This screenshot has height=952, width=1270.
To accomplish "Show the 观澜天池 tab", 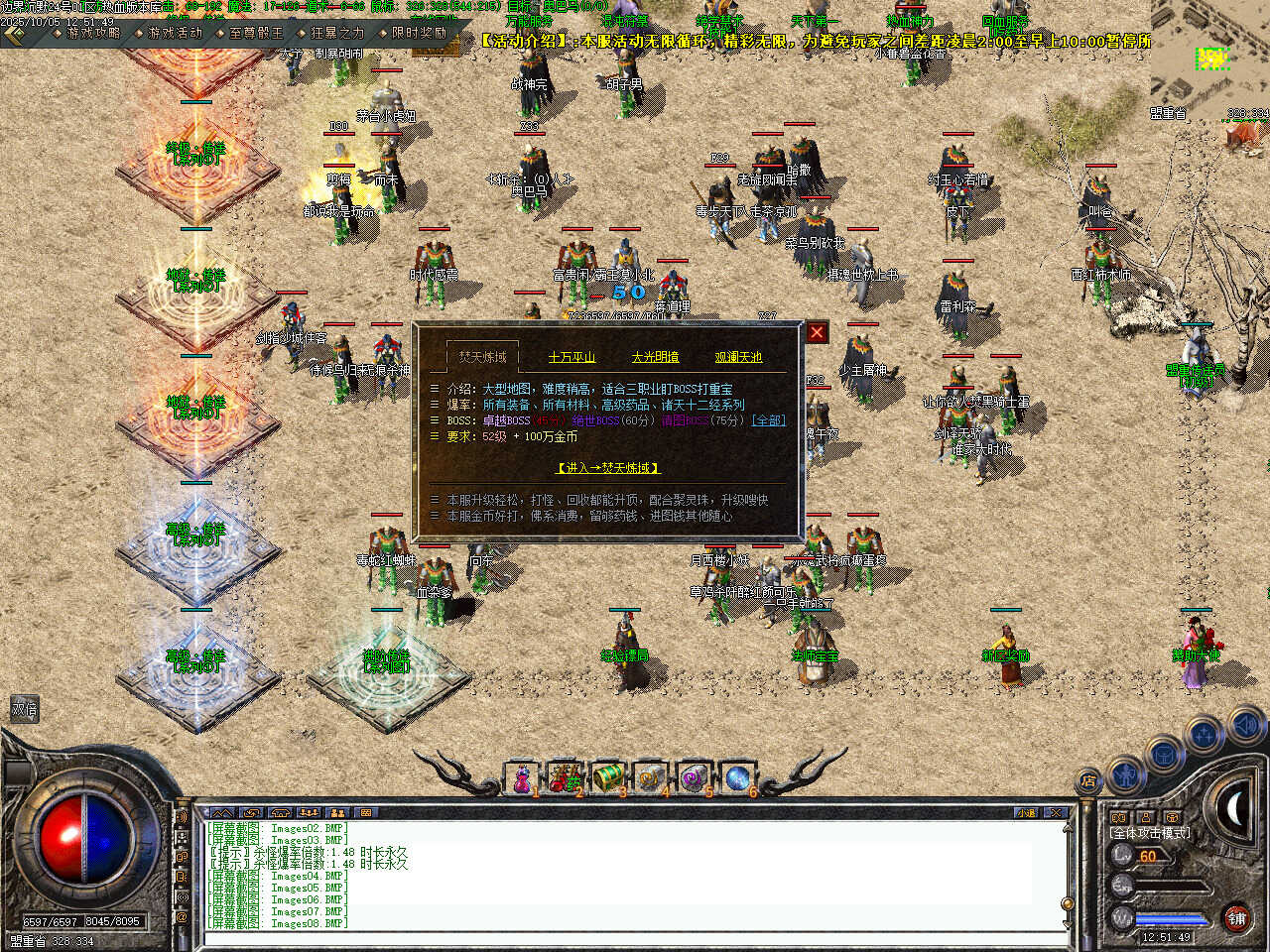I will pyautogui.click(x=738, y=357).
